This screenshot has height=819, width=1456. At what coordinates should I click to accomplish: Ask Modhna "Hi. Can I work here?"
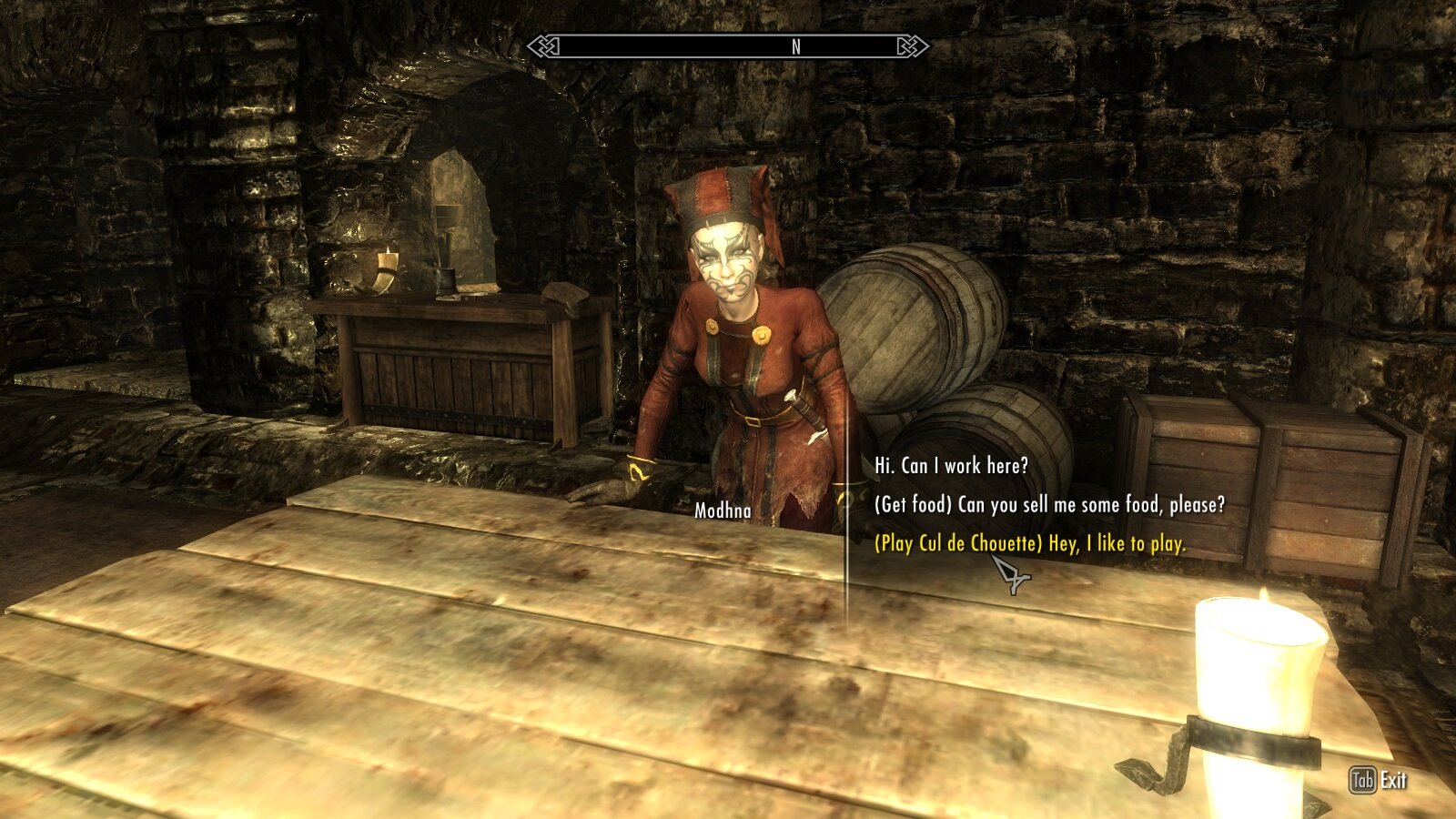click(x=951, y=466)
